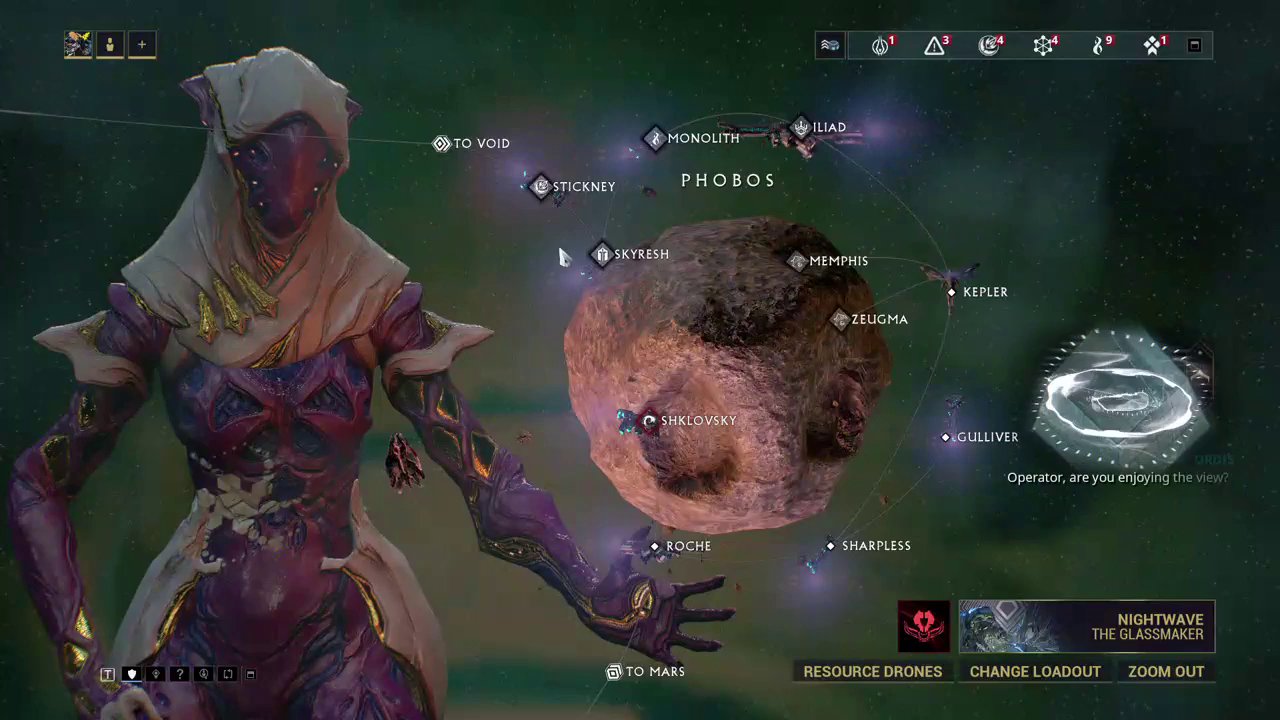Open the alerts warning-triangle icon

pos(934,45)
